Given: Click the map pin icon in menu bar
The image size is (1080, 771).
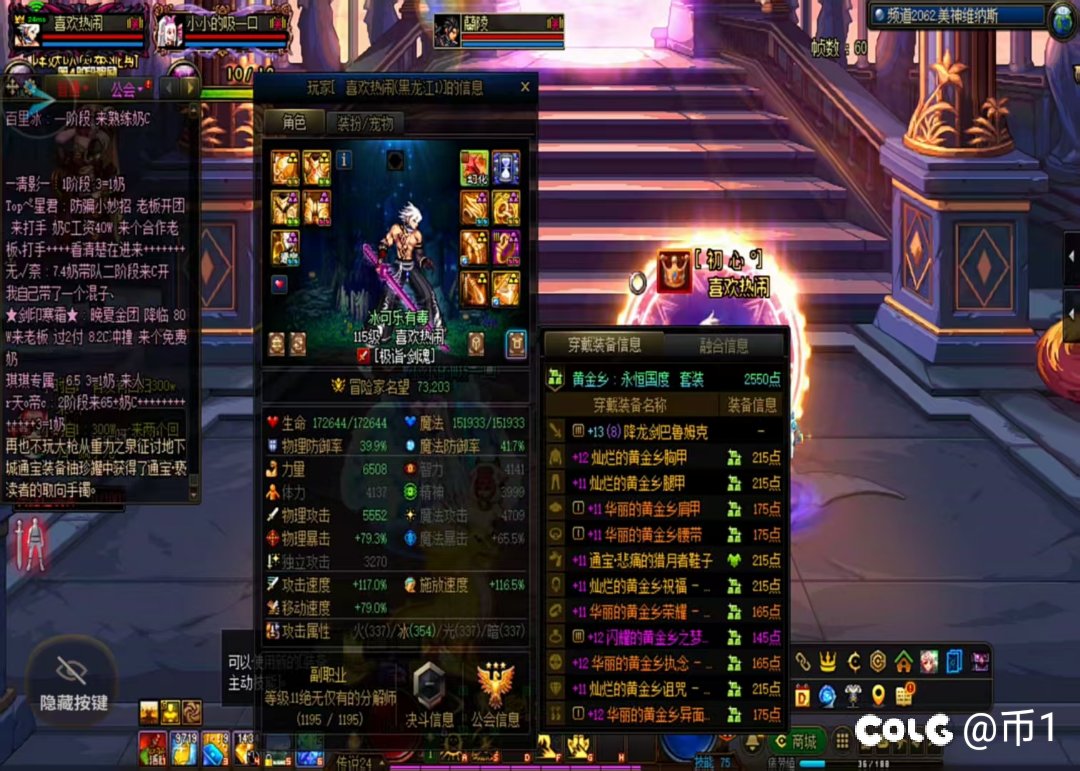Looking at the screenshot, I should [x=878, y=695].
